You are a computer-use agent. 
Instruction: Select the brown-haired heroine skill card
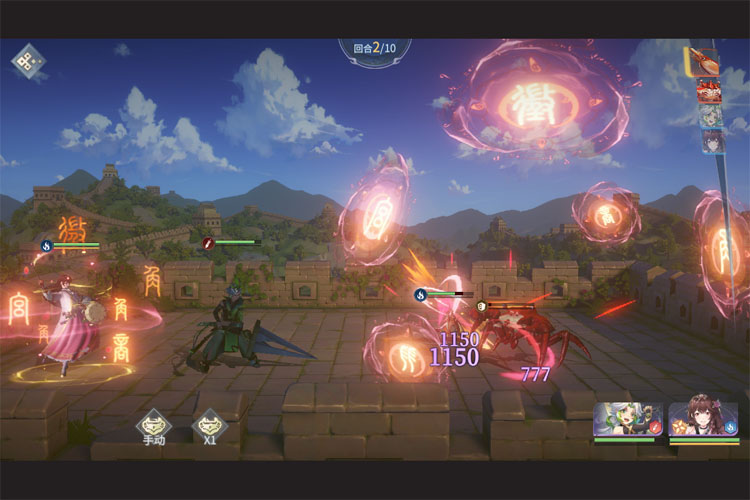(703, 420)
